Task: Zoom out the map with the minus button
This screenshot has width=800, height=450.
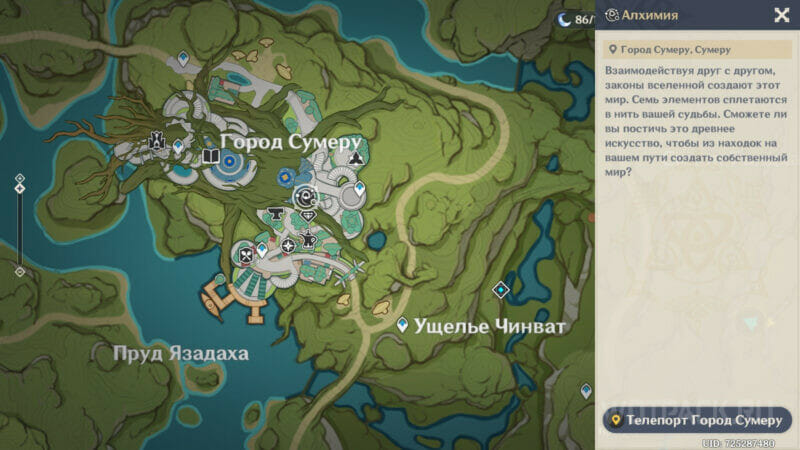Action: coord(19,271)
